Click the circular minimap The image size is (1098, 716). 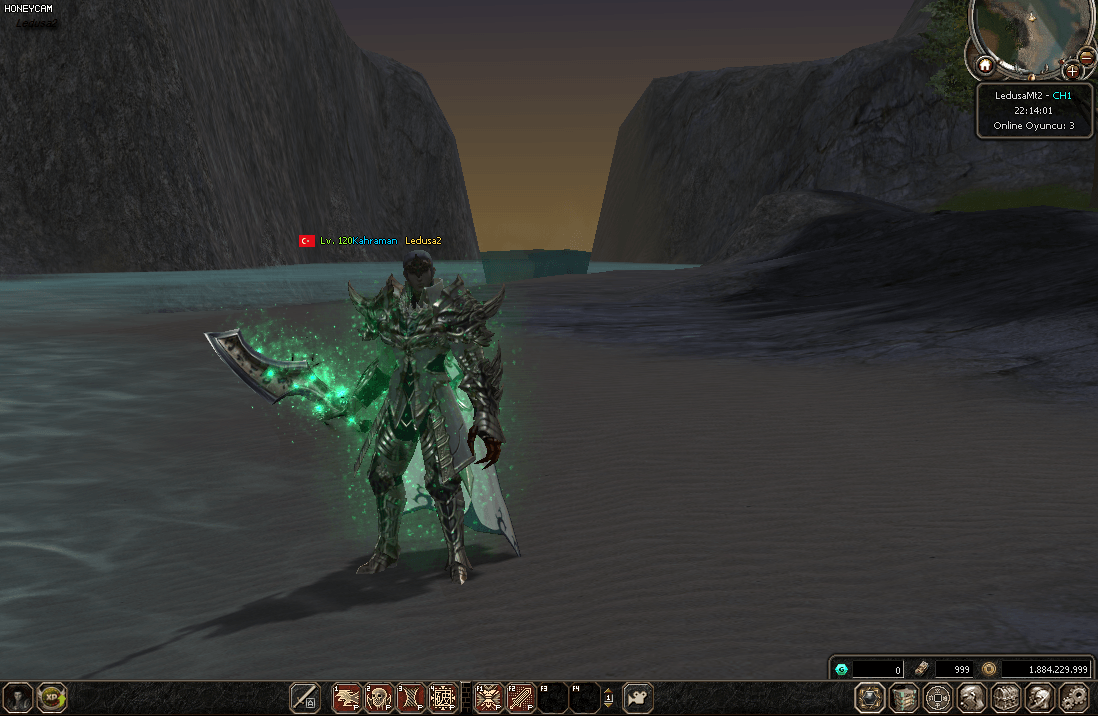tap(1030, 35)
